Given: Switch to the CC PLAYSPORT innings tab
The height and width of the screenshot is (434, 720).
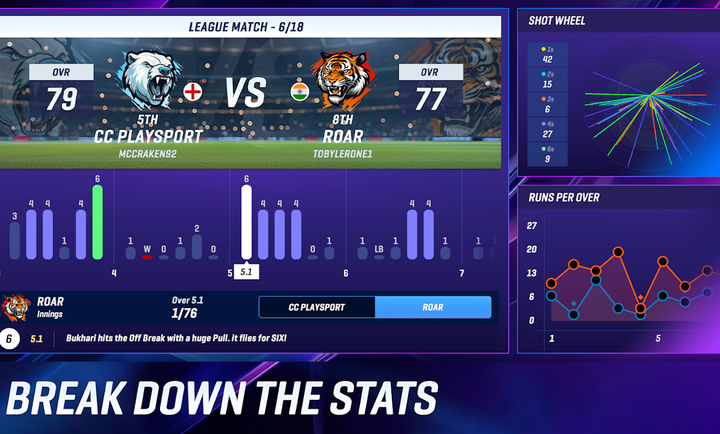Looking at the screenshot, I should [317, 307].
